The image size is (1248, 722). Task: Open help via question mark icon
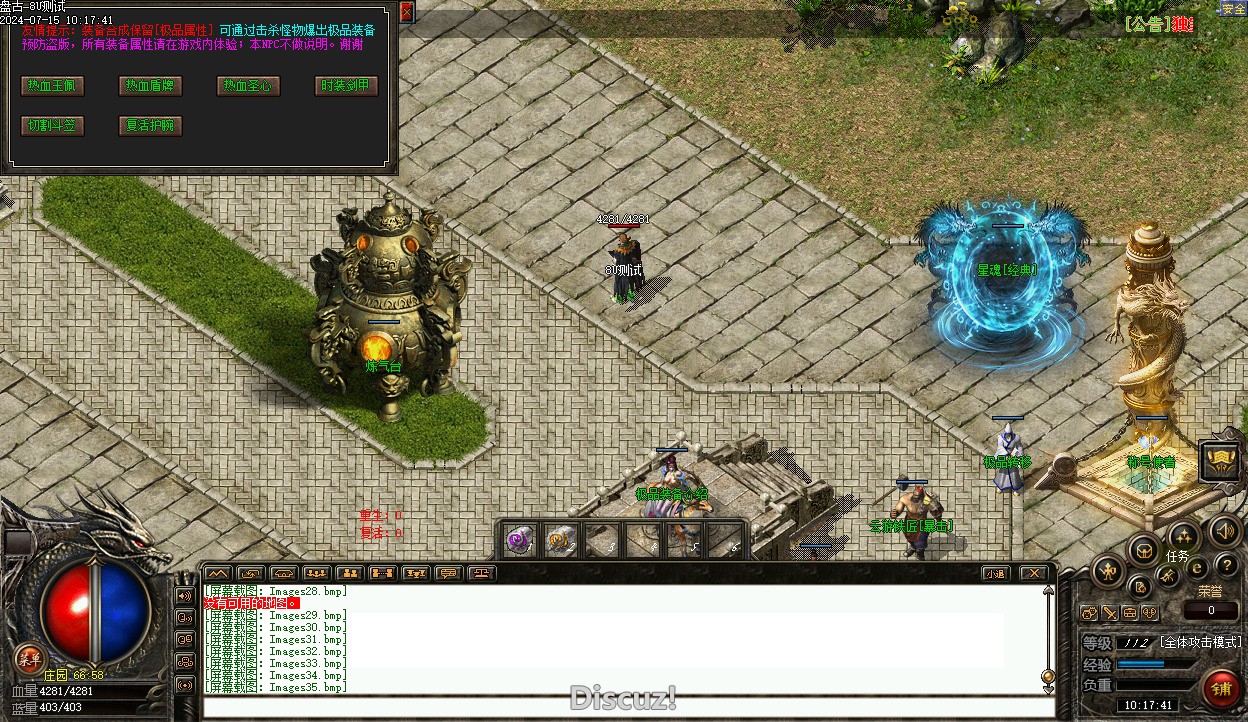tap(1226, 566)
